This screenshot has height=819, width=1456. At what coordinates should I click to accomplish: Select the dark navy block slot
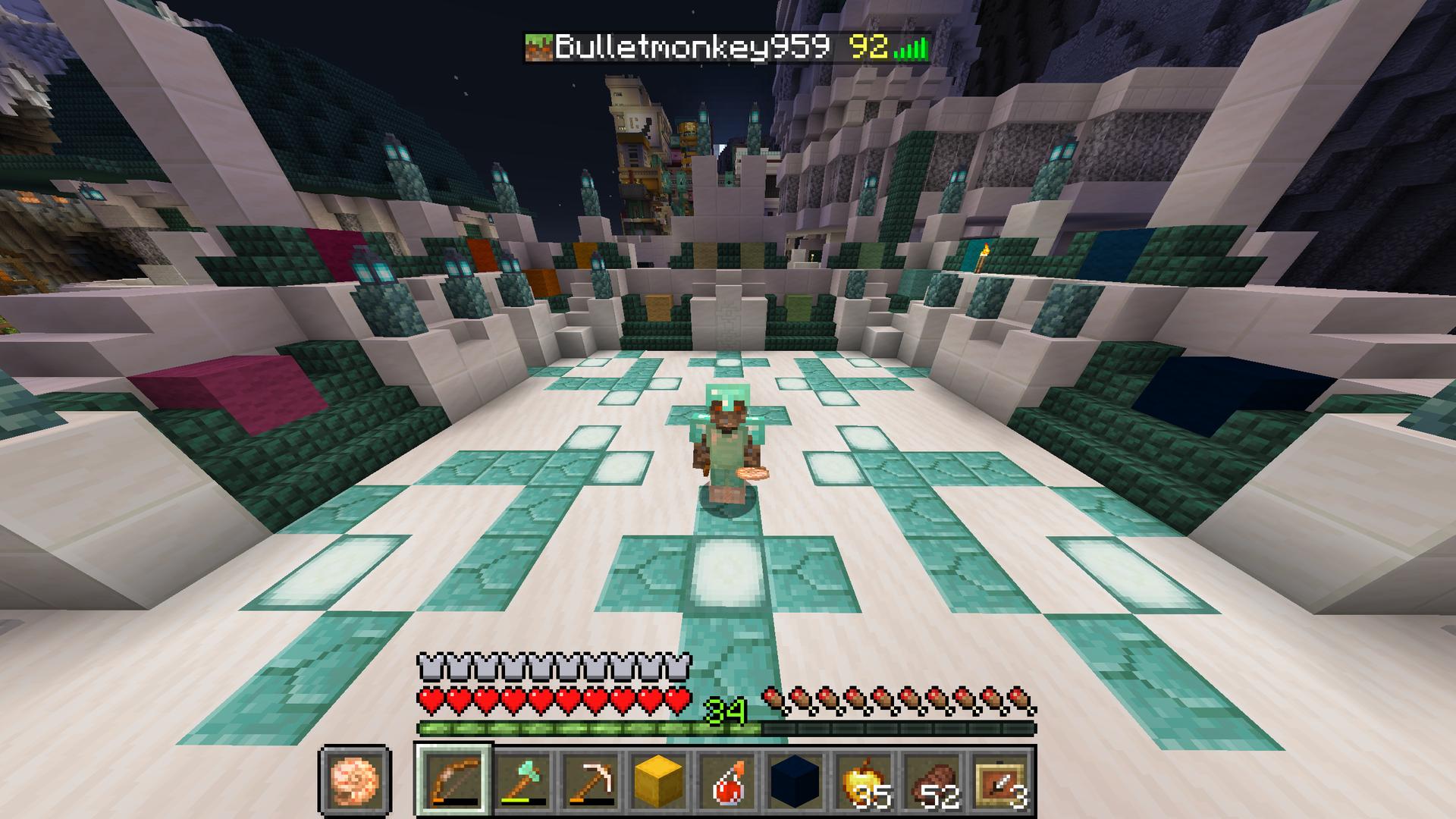point(794,780)
